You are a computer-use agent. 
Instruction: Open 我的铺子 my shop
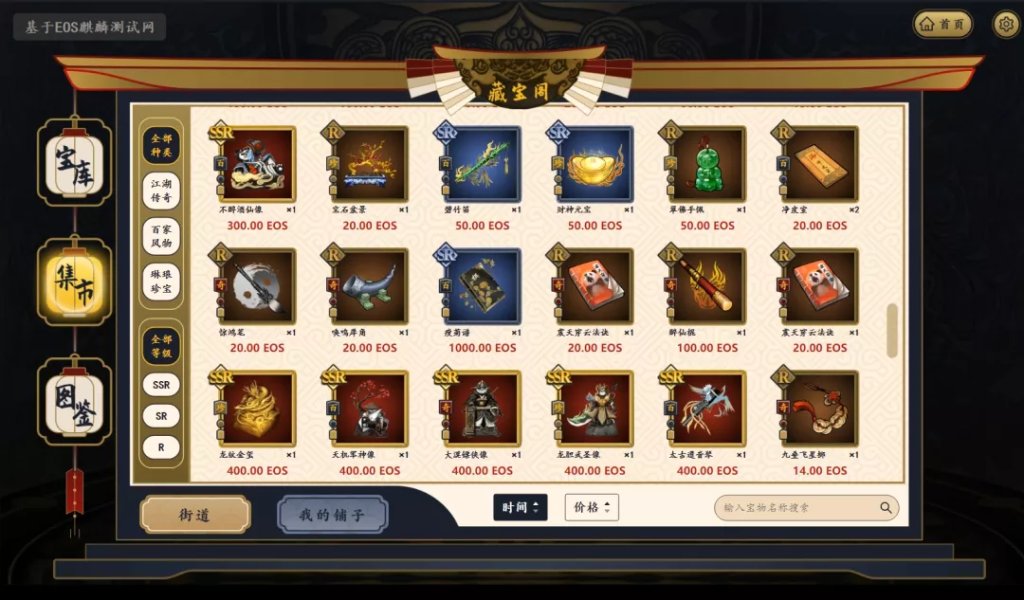332,515
